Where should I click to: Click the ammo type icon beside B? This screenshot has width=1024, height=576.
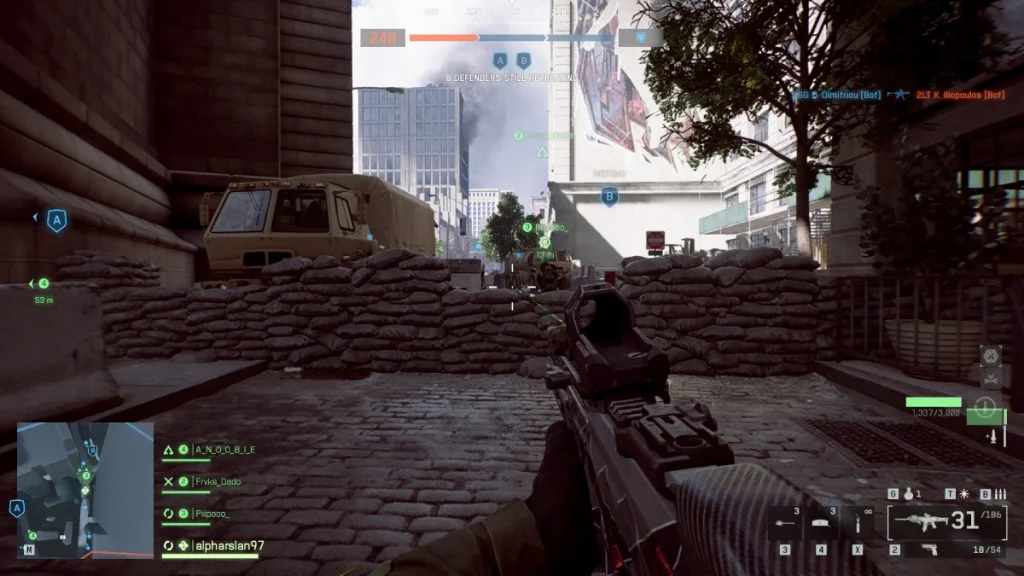point(999,494)
